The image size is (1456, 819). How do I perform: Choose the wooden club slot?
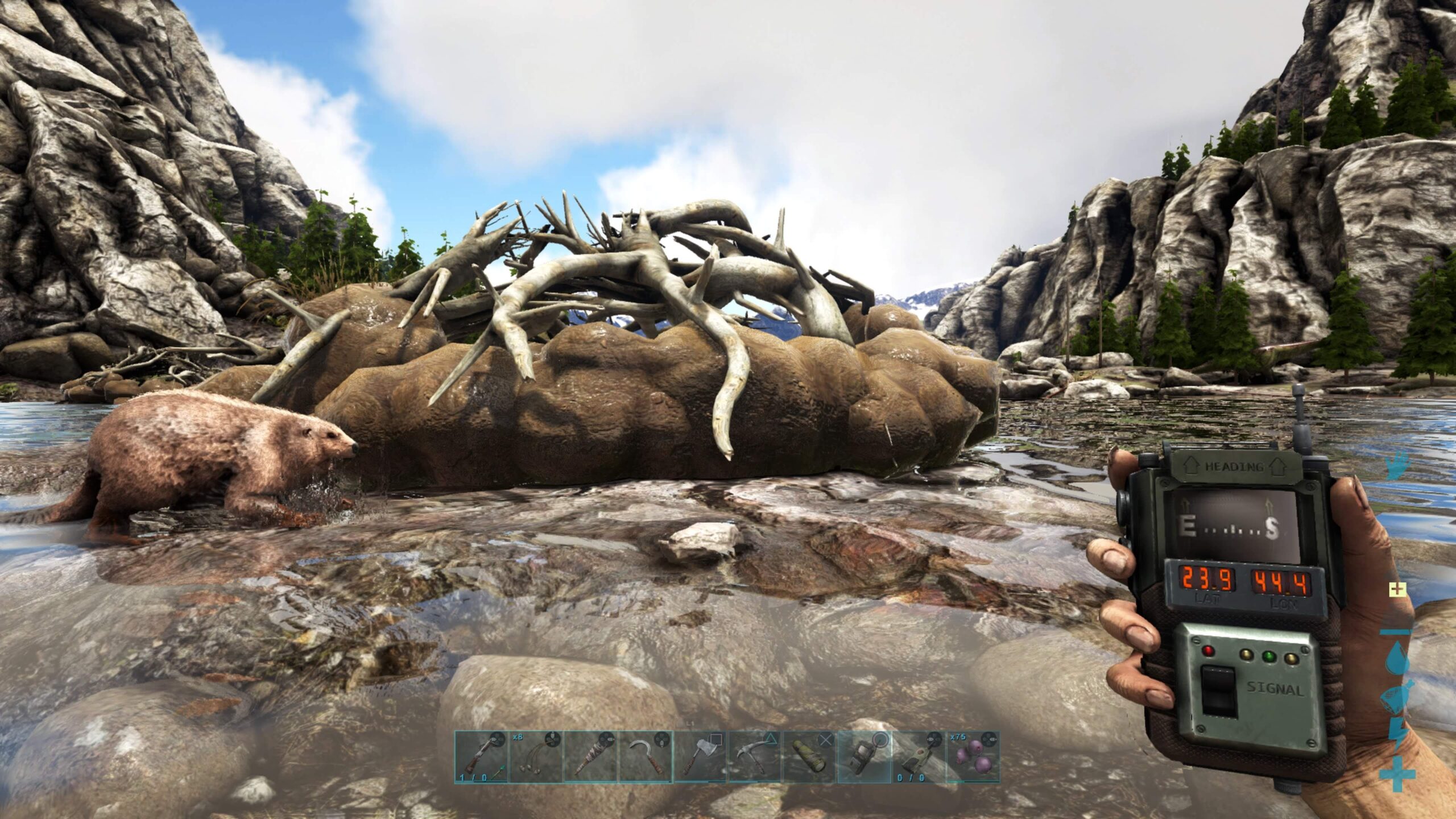tap(590, 757)
